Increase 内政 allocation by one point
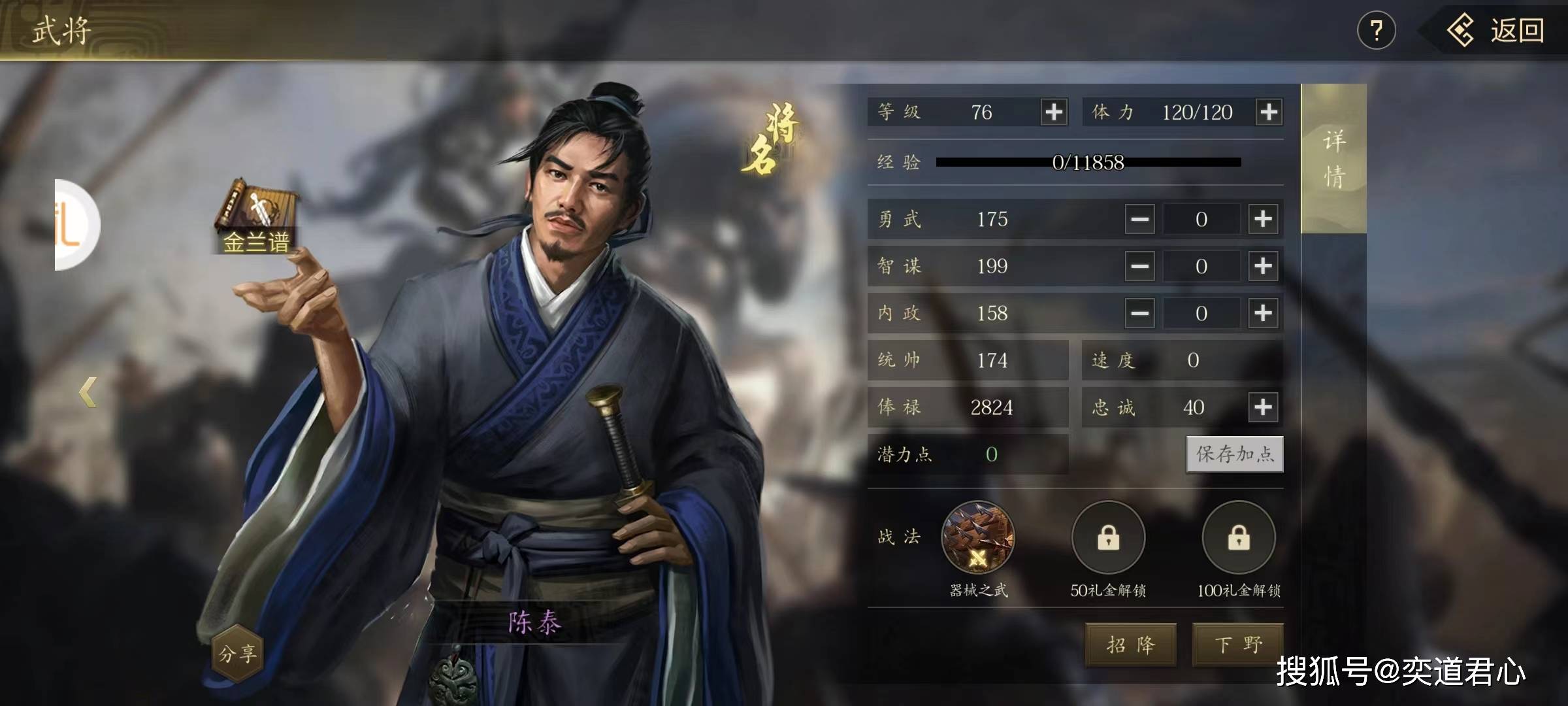The width and height of the screenshot is (1568, 706). 1263,313
